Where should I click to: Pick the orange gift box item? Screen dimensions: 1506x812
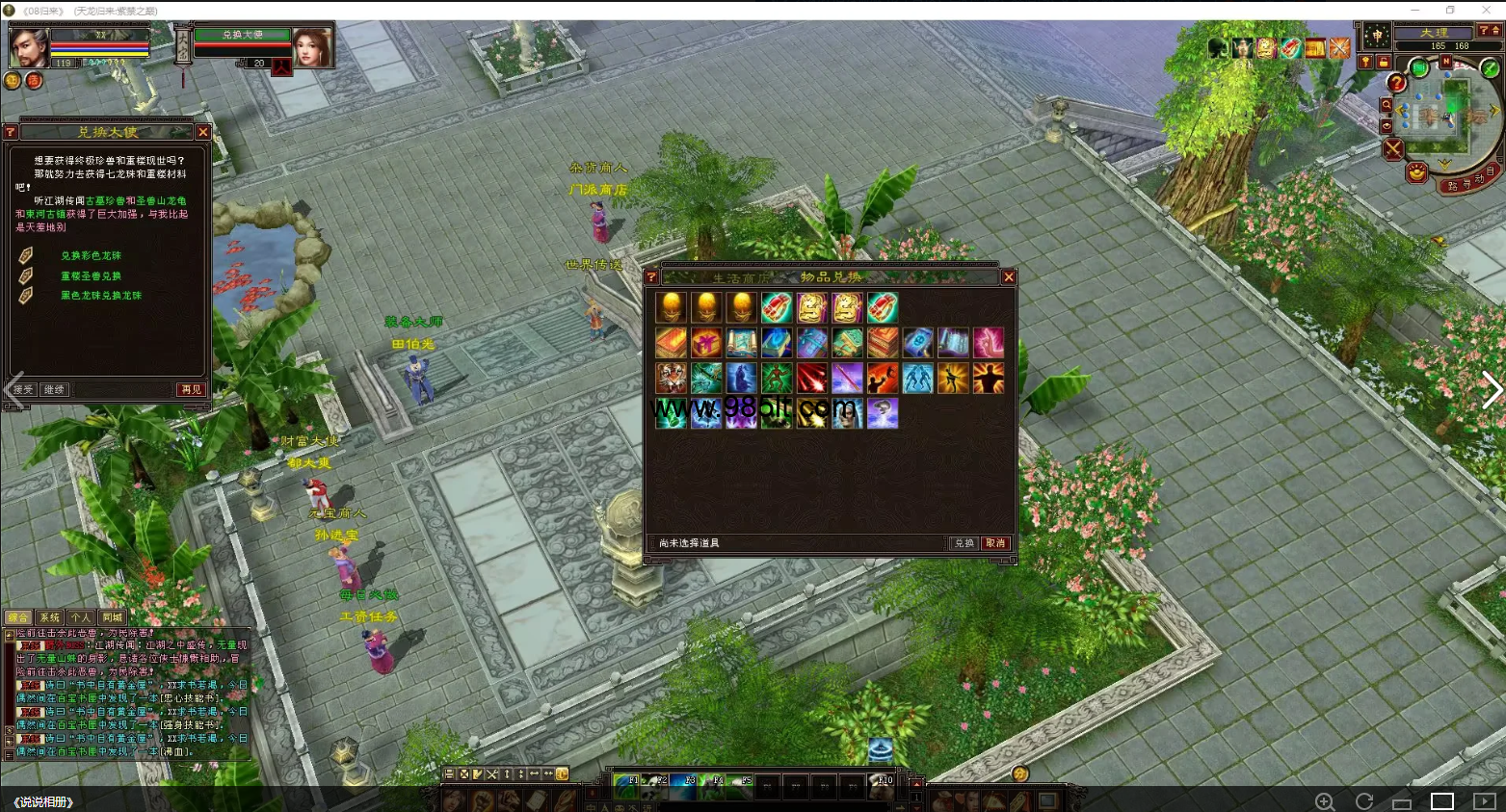[x=706, y=343]
